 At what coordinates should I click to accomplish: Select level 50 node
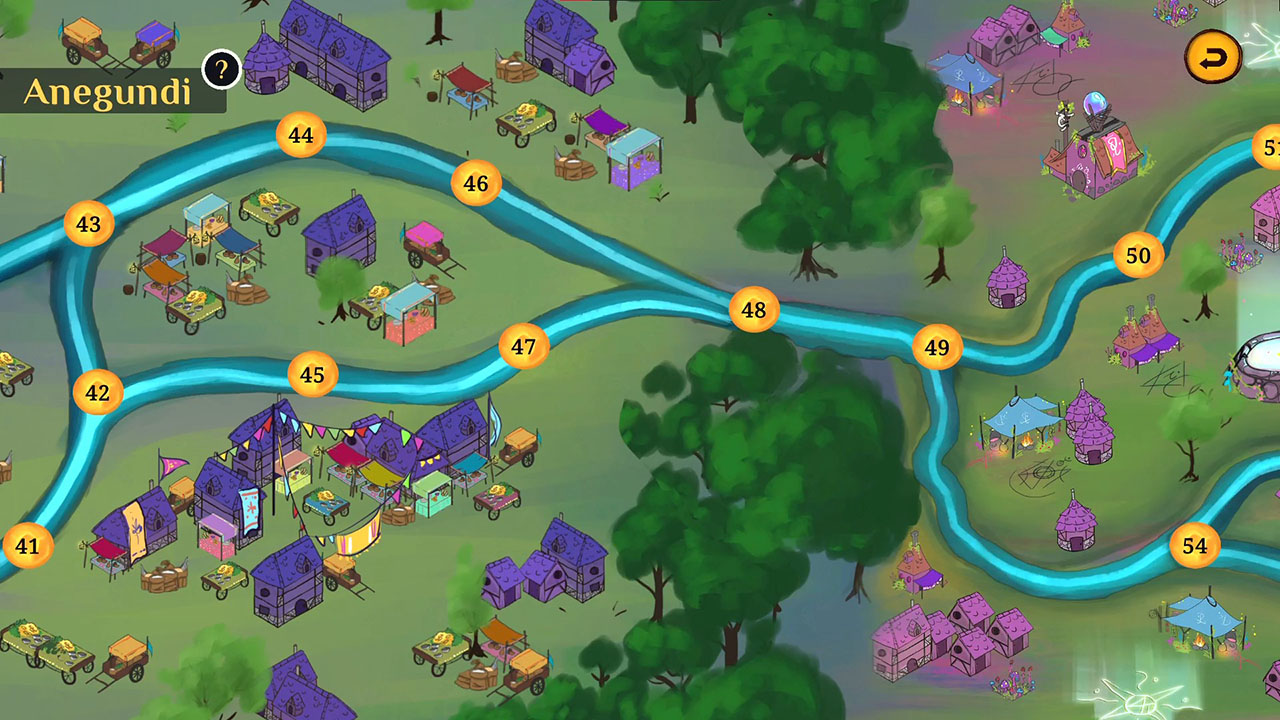1139,256
